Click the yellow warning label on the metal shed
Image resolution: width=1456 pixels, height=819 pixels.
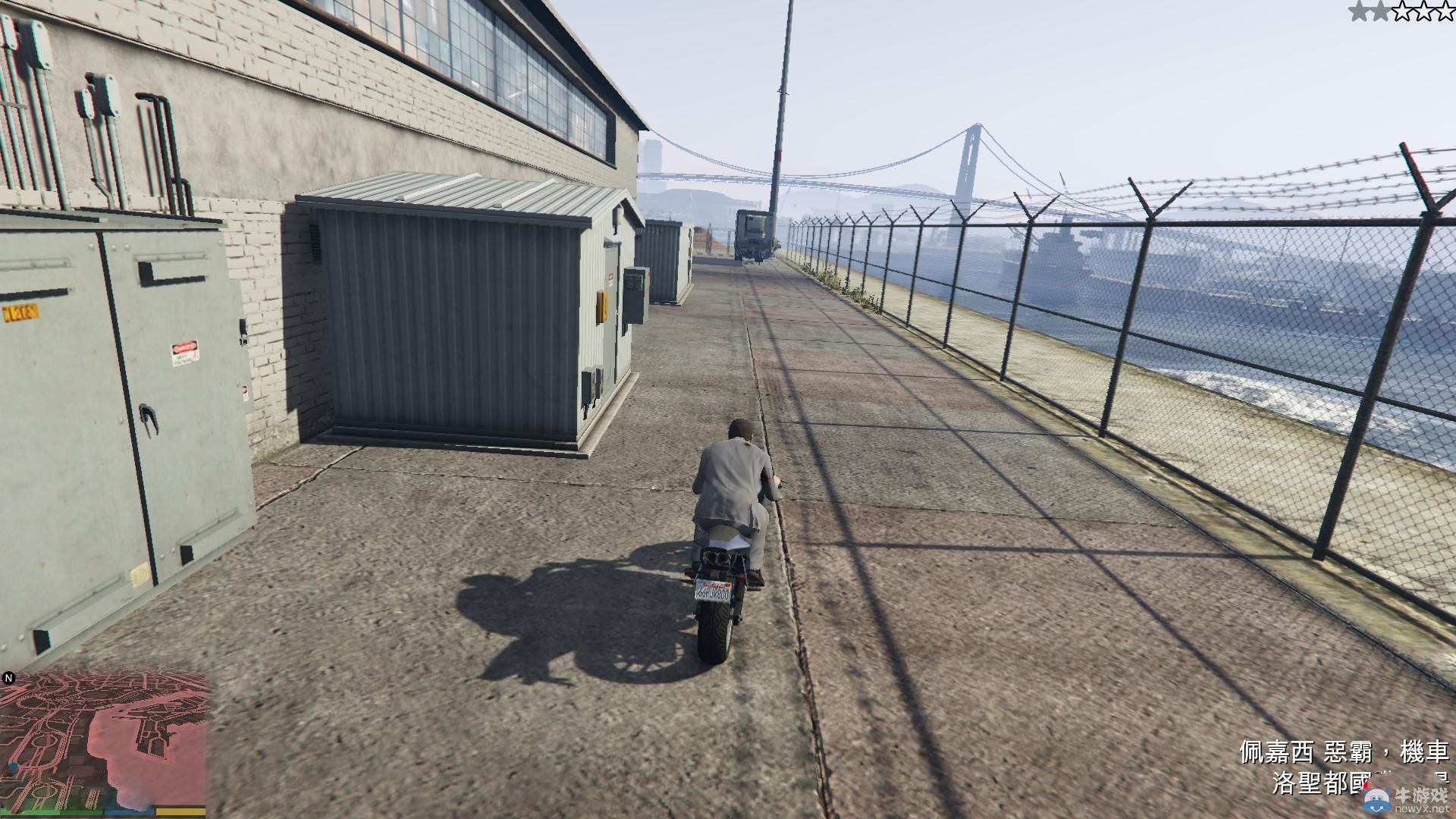coord(602,306)
